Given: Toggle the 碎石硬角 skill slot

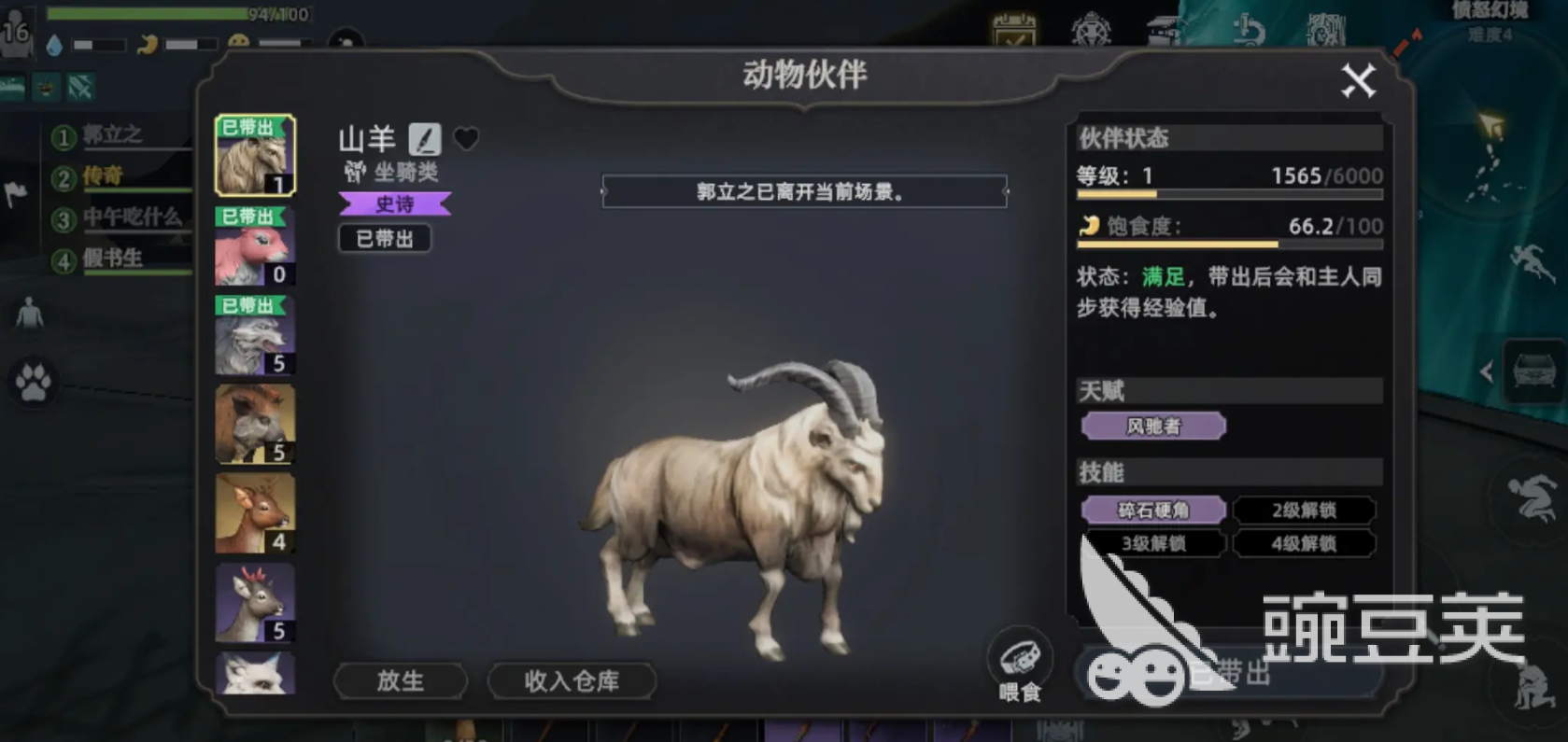Looking at the screenshot, I should click(x=1153, y=510).
